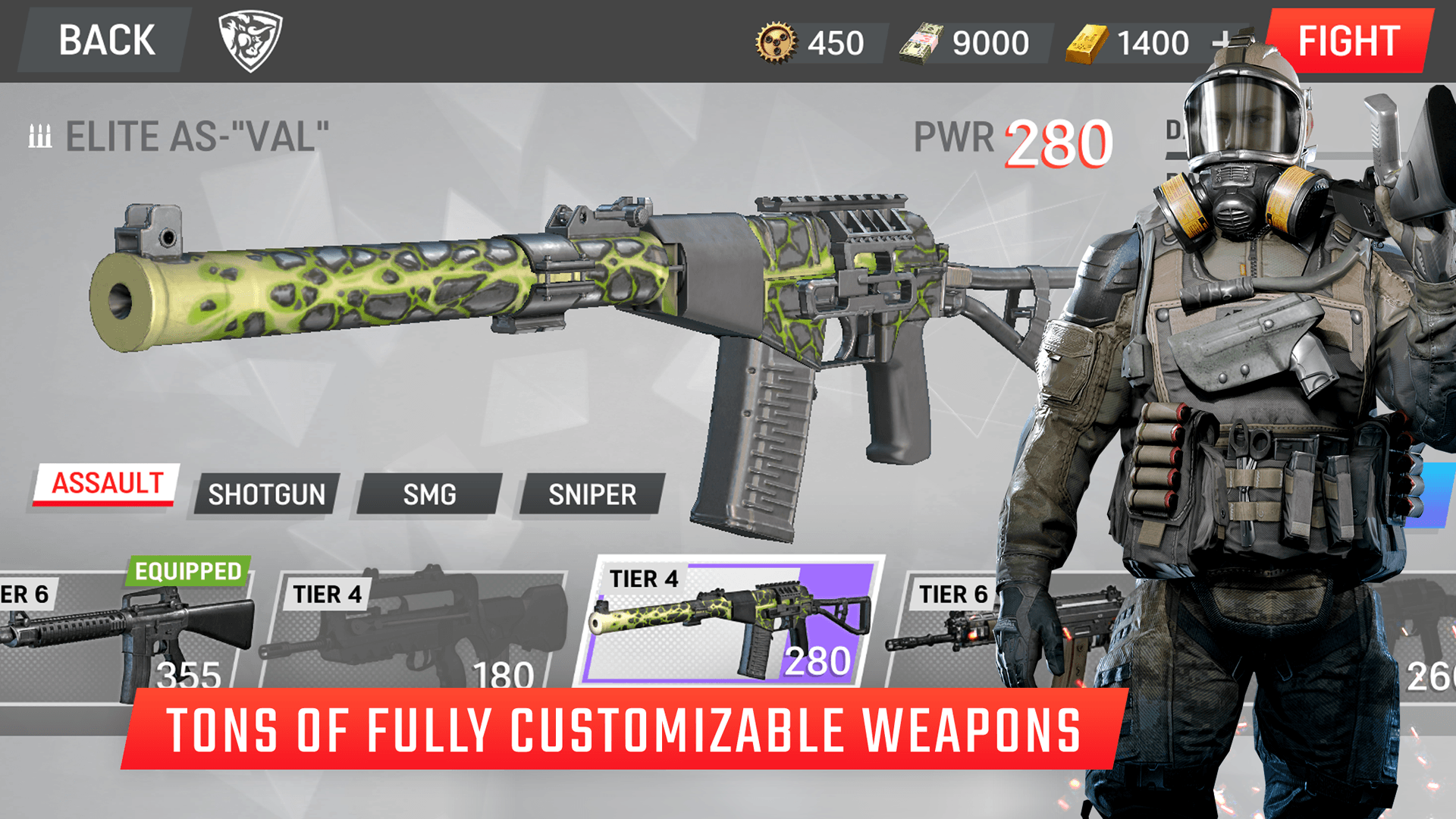Switch to the SHOTGUN weapon category
Screen dimensions: 1456x819
coord(266,494)
